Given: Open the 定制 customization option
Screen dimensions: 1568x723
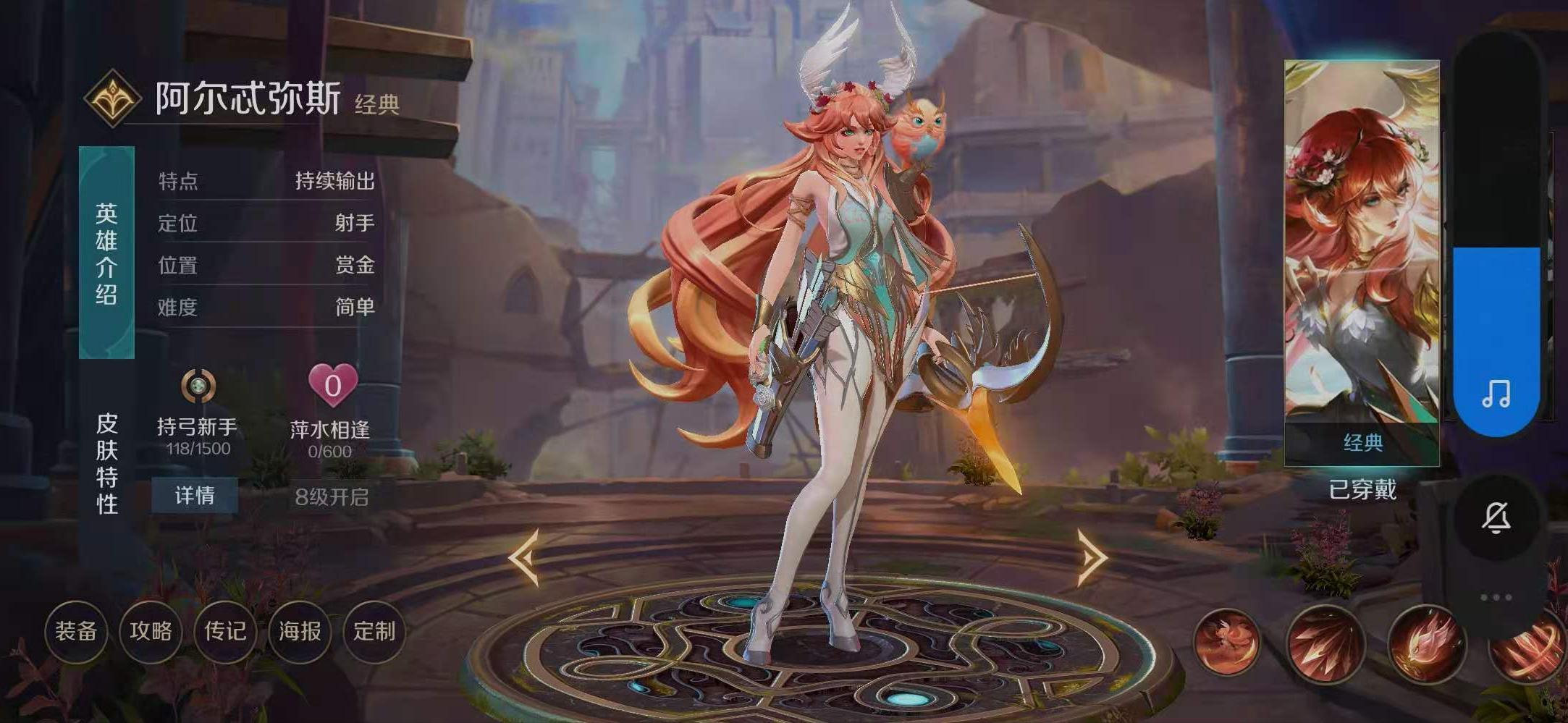Looking at the screenshot, I should coord(376,632).
